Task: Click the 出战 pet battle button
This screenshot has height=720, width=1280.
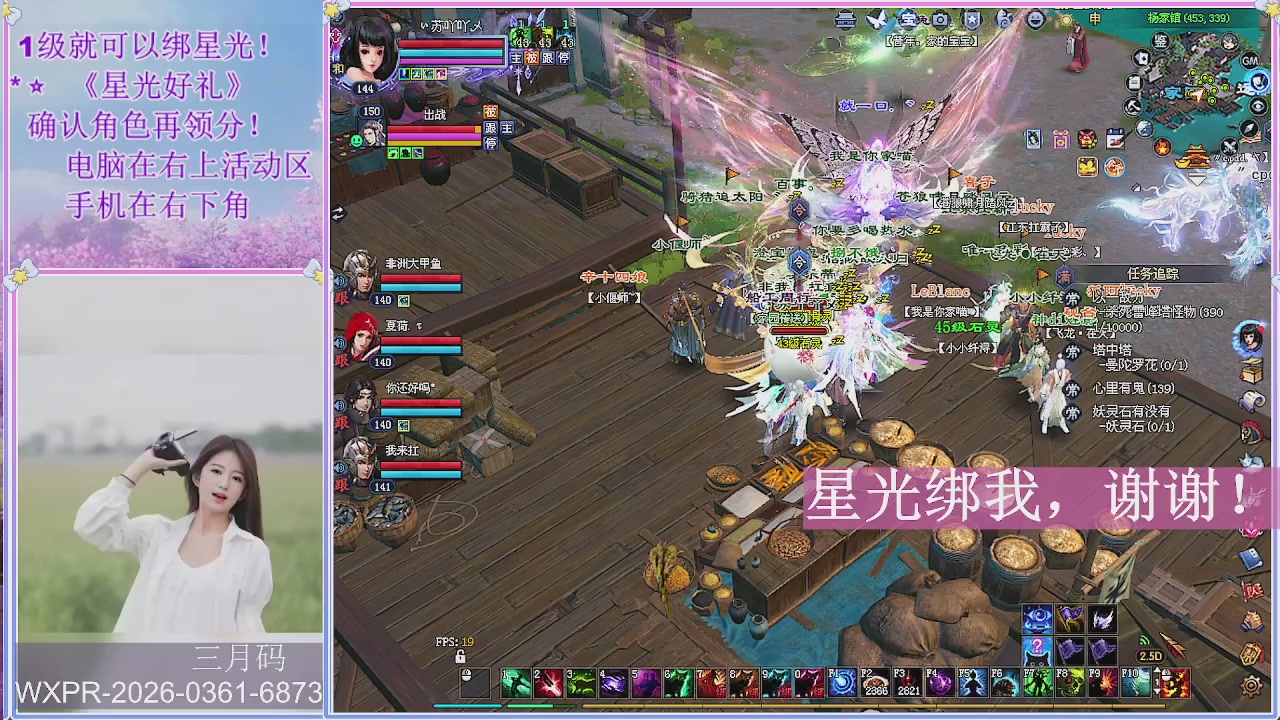Action: pyautogui.click(x=436, y=114)
